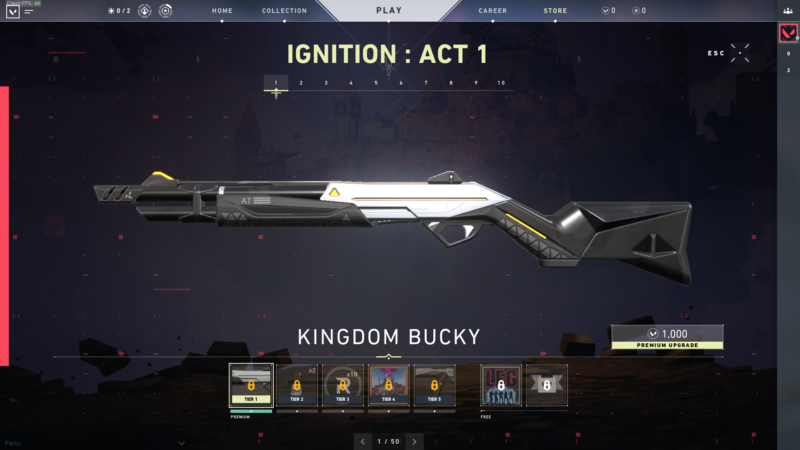View the Tier 4 reward thumbnail
Screen dimensions: 800x450
click(389, 385)
